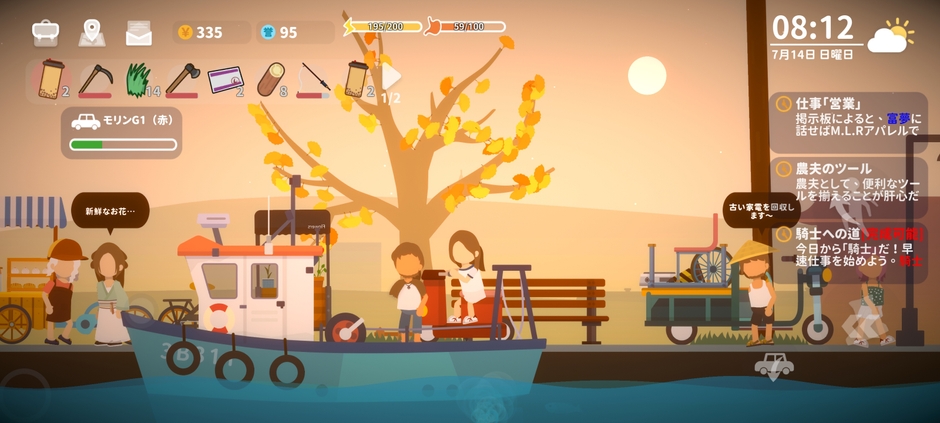Image resolution: width=940 pixels, height=423 pixels.
Task: Select the 騎士への道 quest tracker
Action: click(850, 246)
